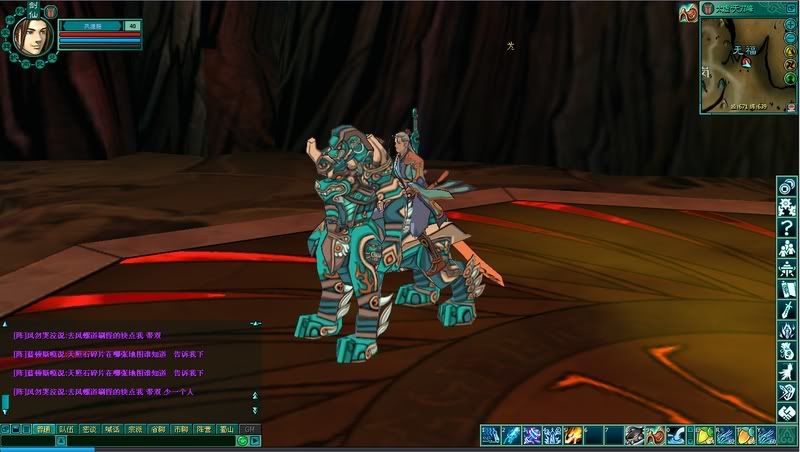This screenshot has width=800, height=452.
Task: Open the green emoticon picker in chat
Action: click(x=243, y=441)
